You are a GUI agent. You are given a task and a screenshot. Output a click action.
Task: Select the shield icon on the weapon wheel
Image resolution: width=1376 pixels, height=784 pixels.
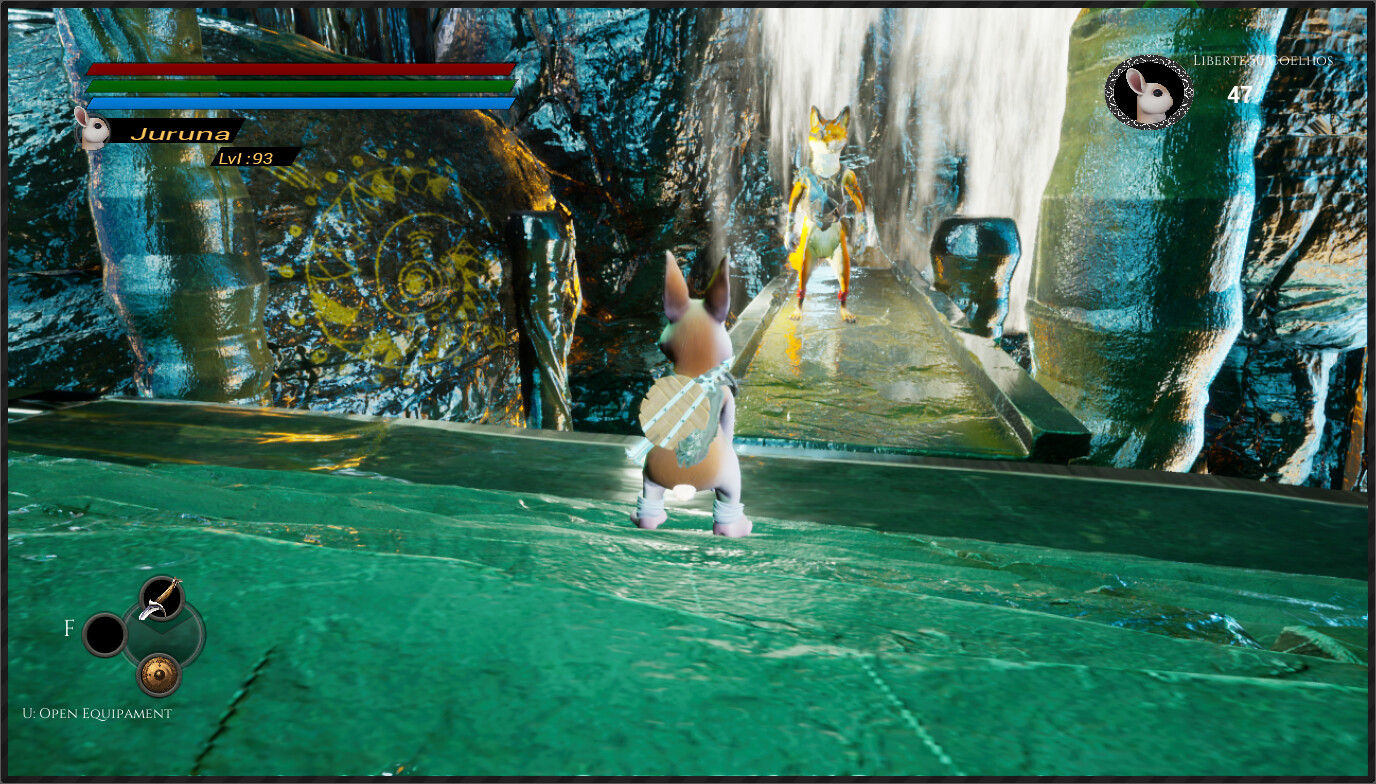[158, 673]
